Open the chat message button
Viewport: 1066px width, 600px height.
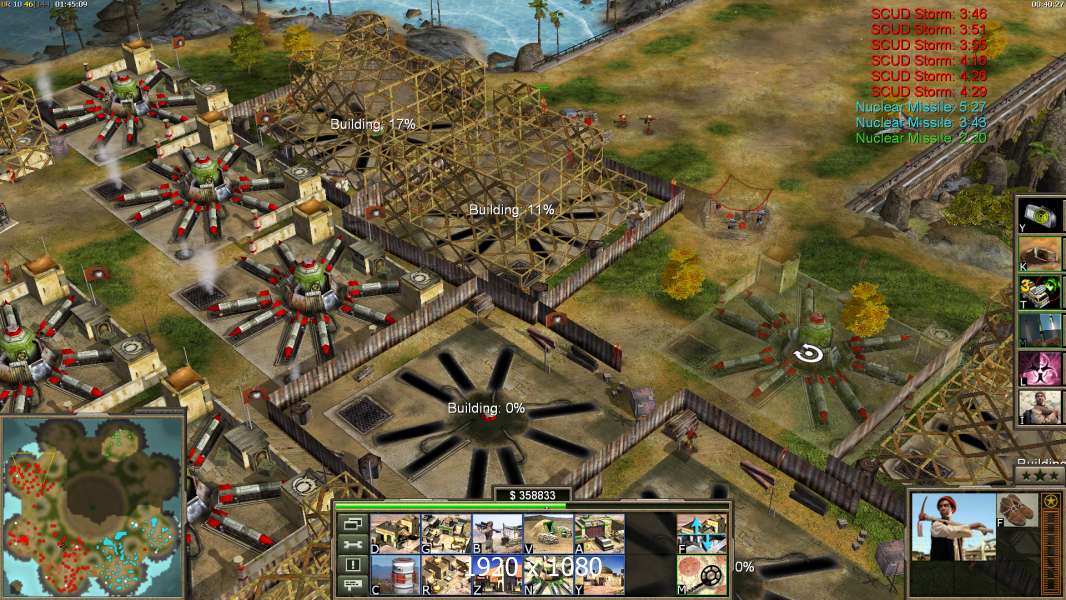click(x=351, y=586)
